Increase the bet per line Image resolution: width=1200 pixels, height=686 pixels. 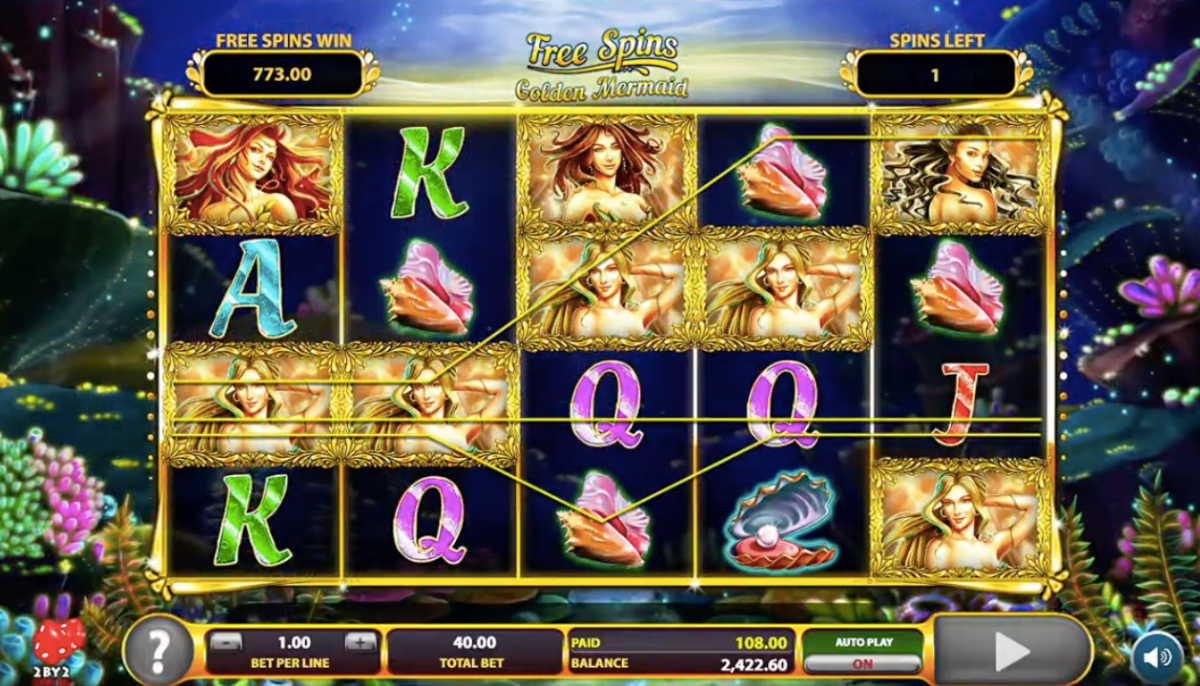tap(359, 643)
